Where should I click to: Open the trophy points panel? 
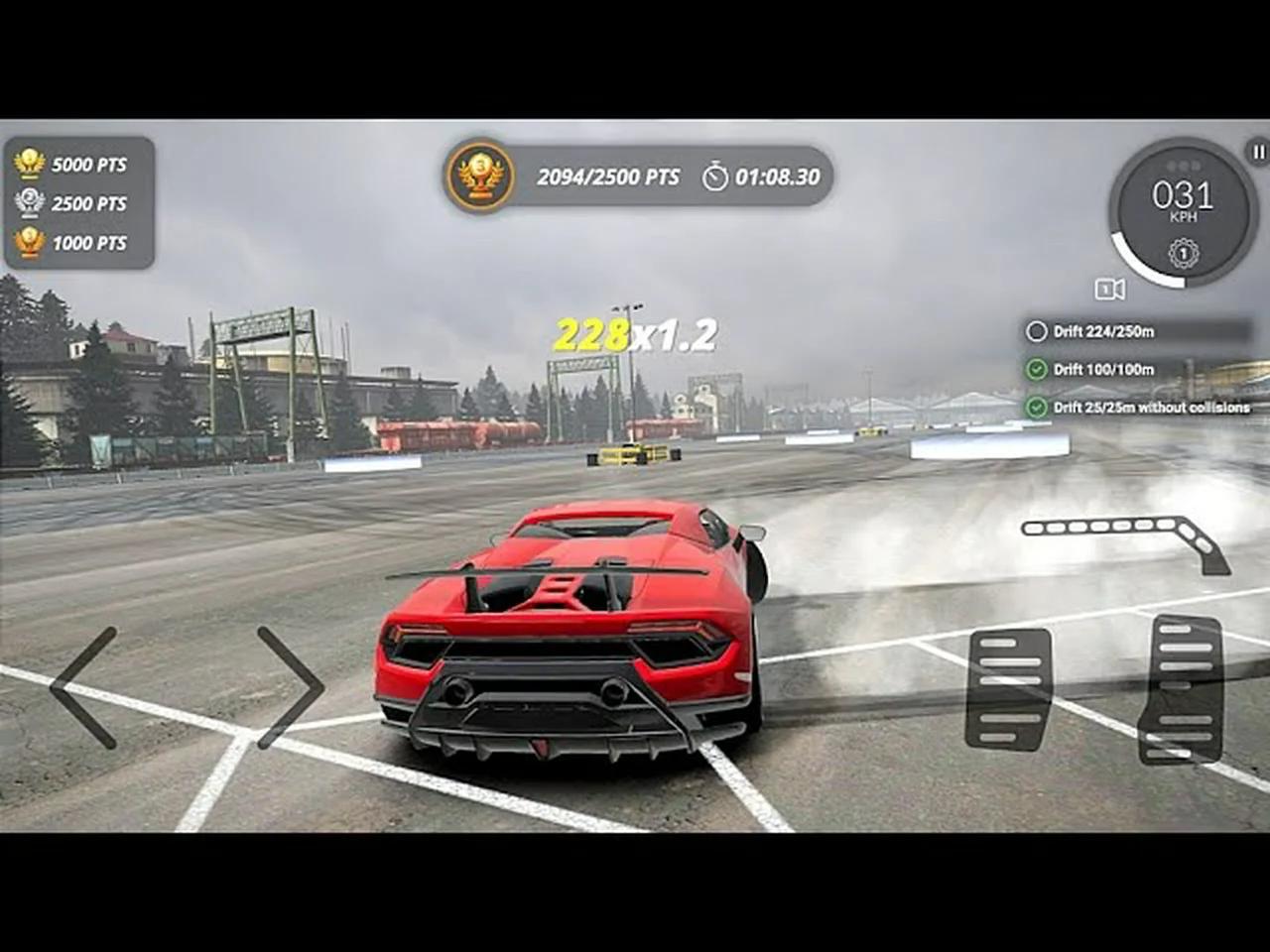79,204
